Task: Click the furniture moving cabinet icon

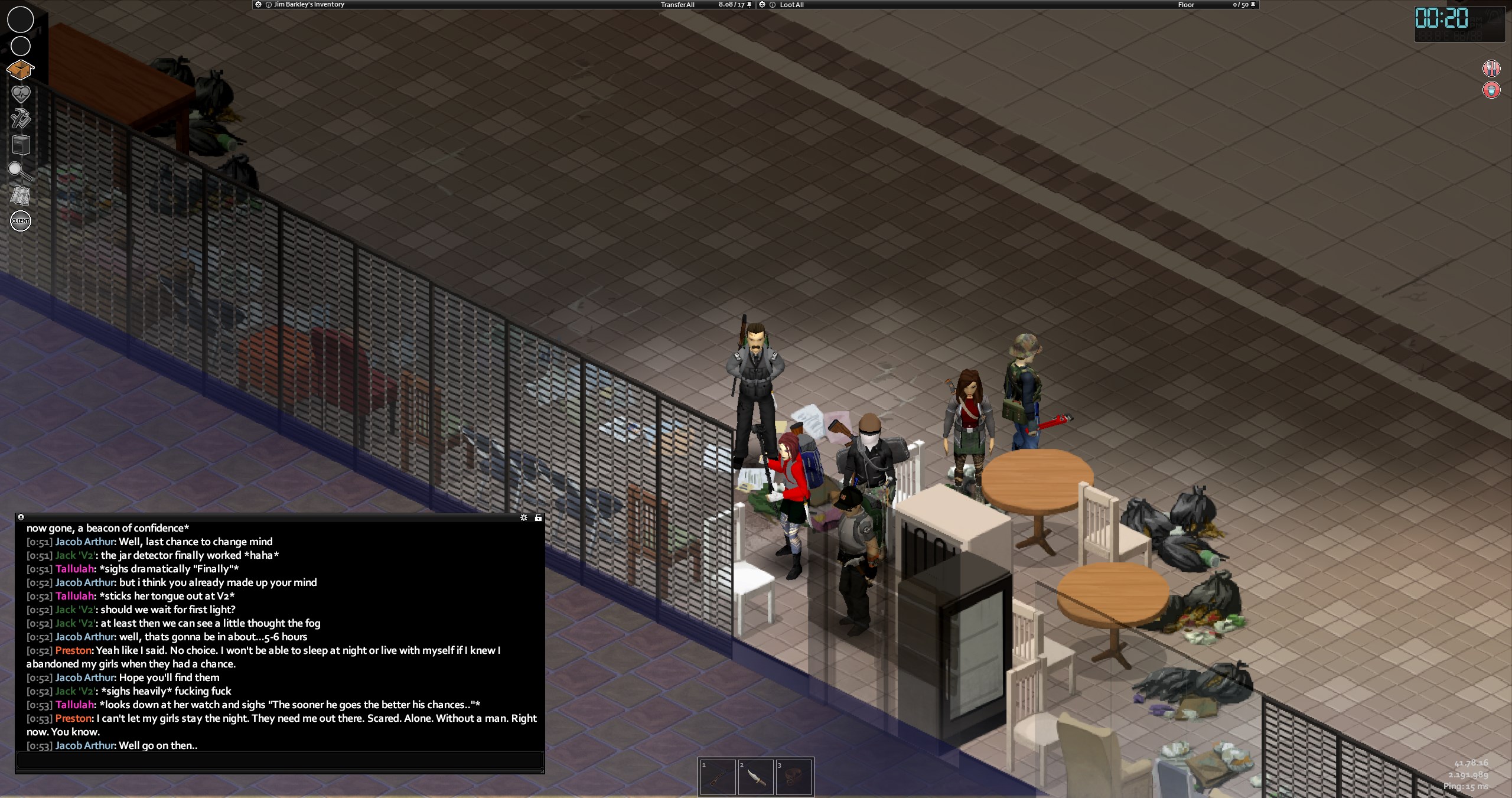Action: pos(20,145)
